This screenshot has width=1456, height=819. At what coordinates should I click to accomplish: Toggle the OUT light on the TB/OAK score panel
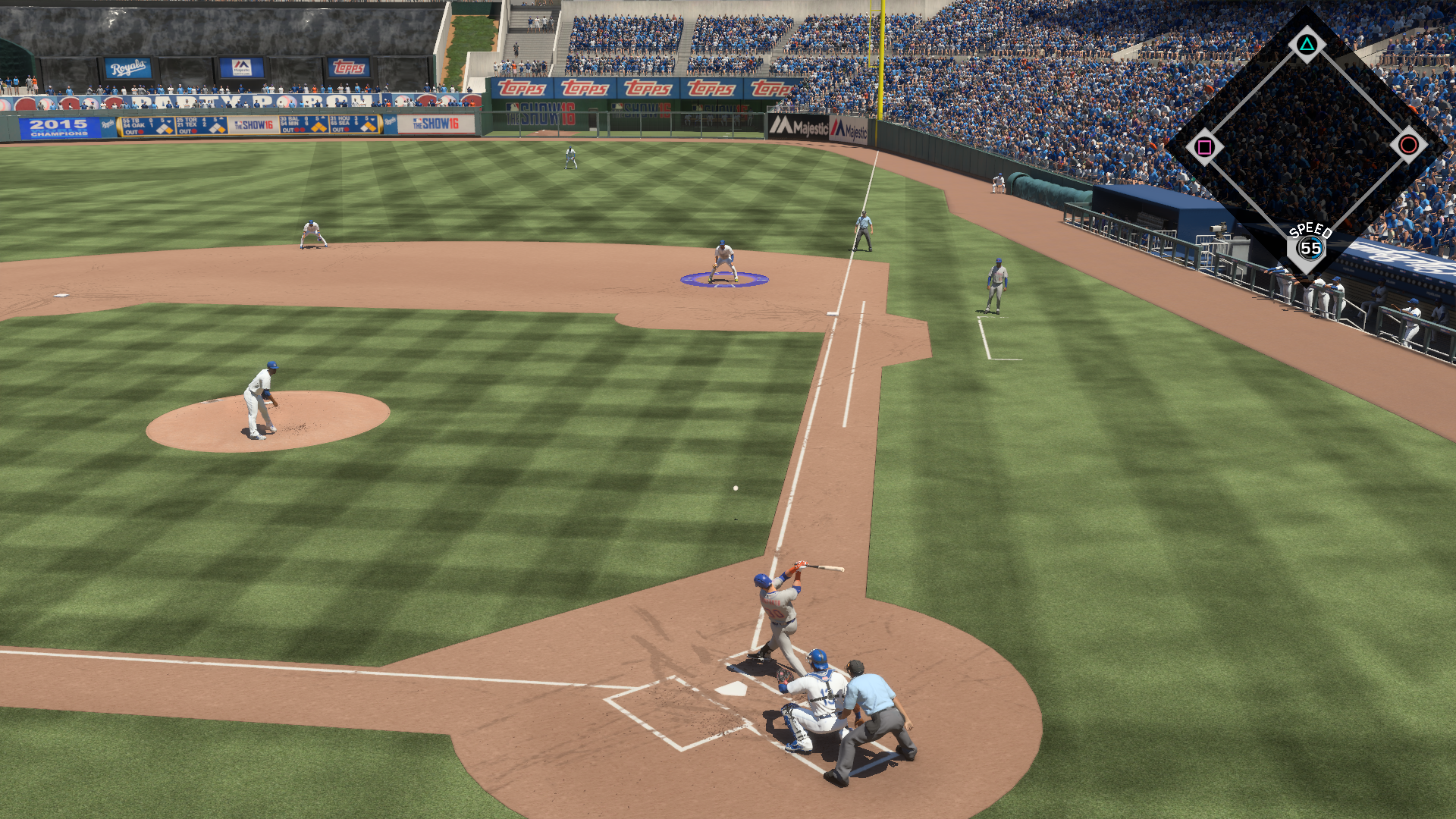click(x=140, y=133)
